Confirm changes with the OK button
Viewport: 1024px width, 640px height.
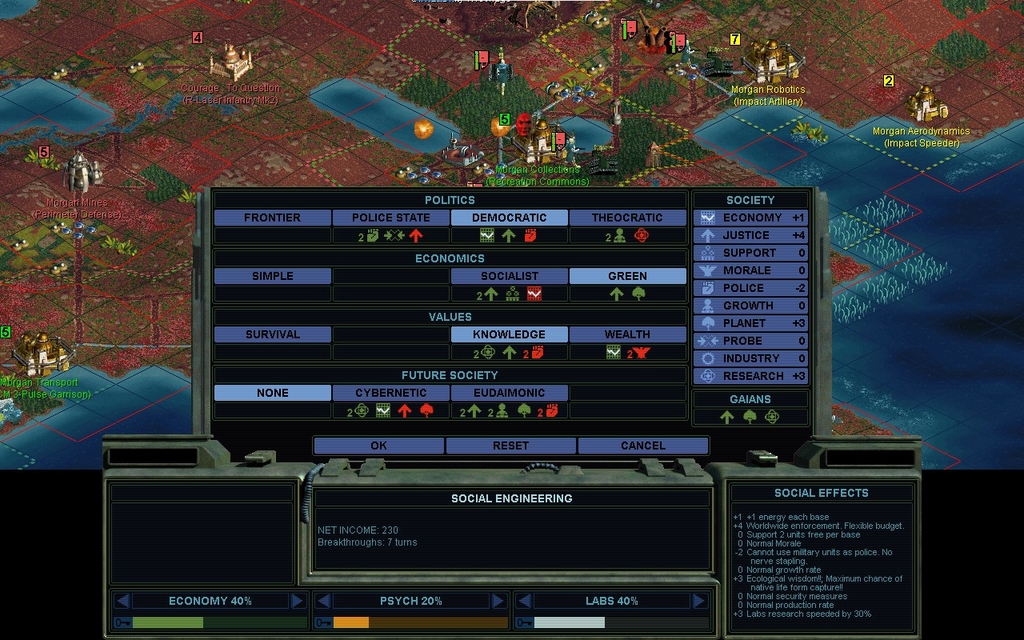click(x=378, y=446)
